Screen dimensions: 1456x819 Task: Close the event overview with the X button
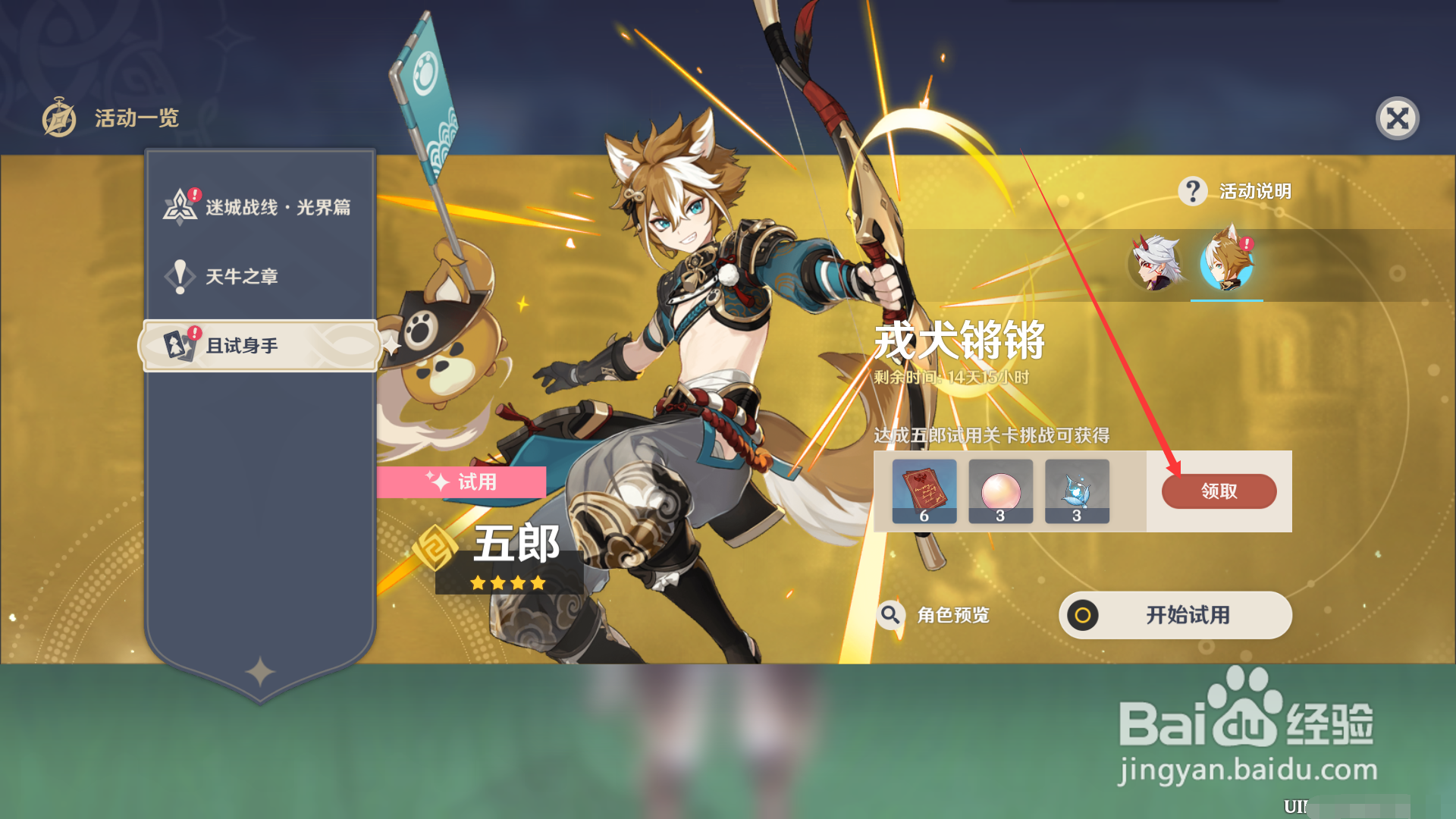coord(1398,118)
